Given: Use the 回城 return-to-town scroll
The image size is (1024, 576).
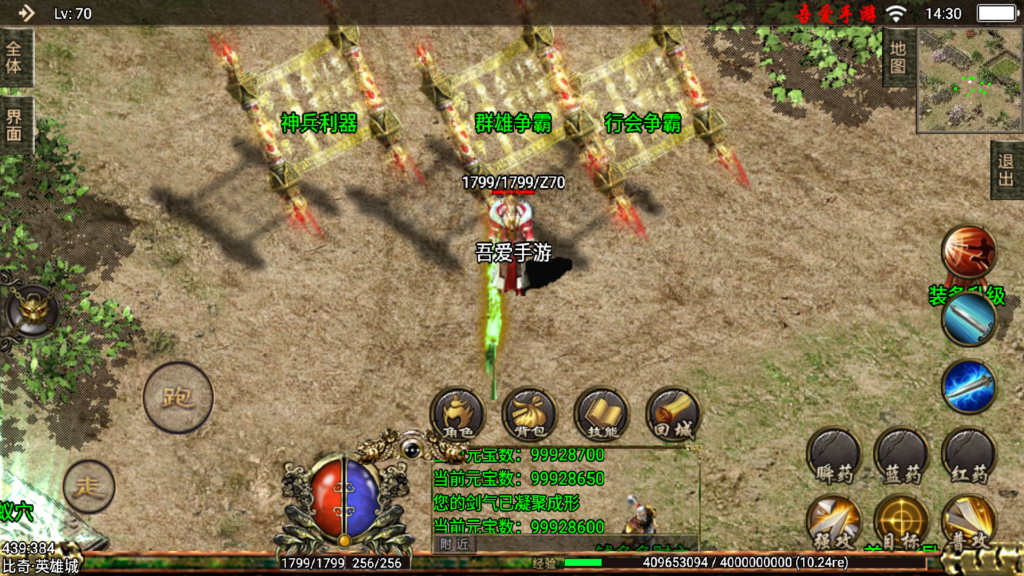Looking at the screenshot, I should tap(673, 415).
